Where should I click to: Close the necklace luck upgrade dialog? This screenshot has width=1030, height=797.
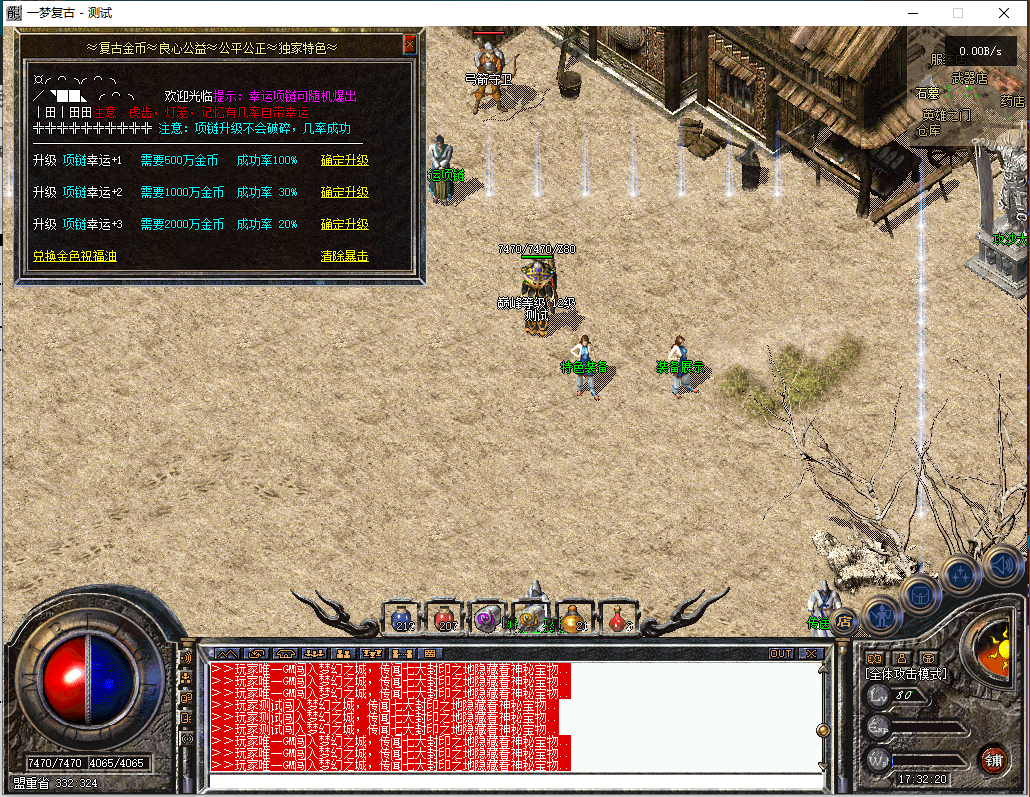point(409,45)
